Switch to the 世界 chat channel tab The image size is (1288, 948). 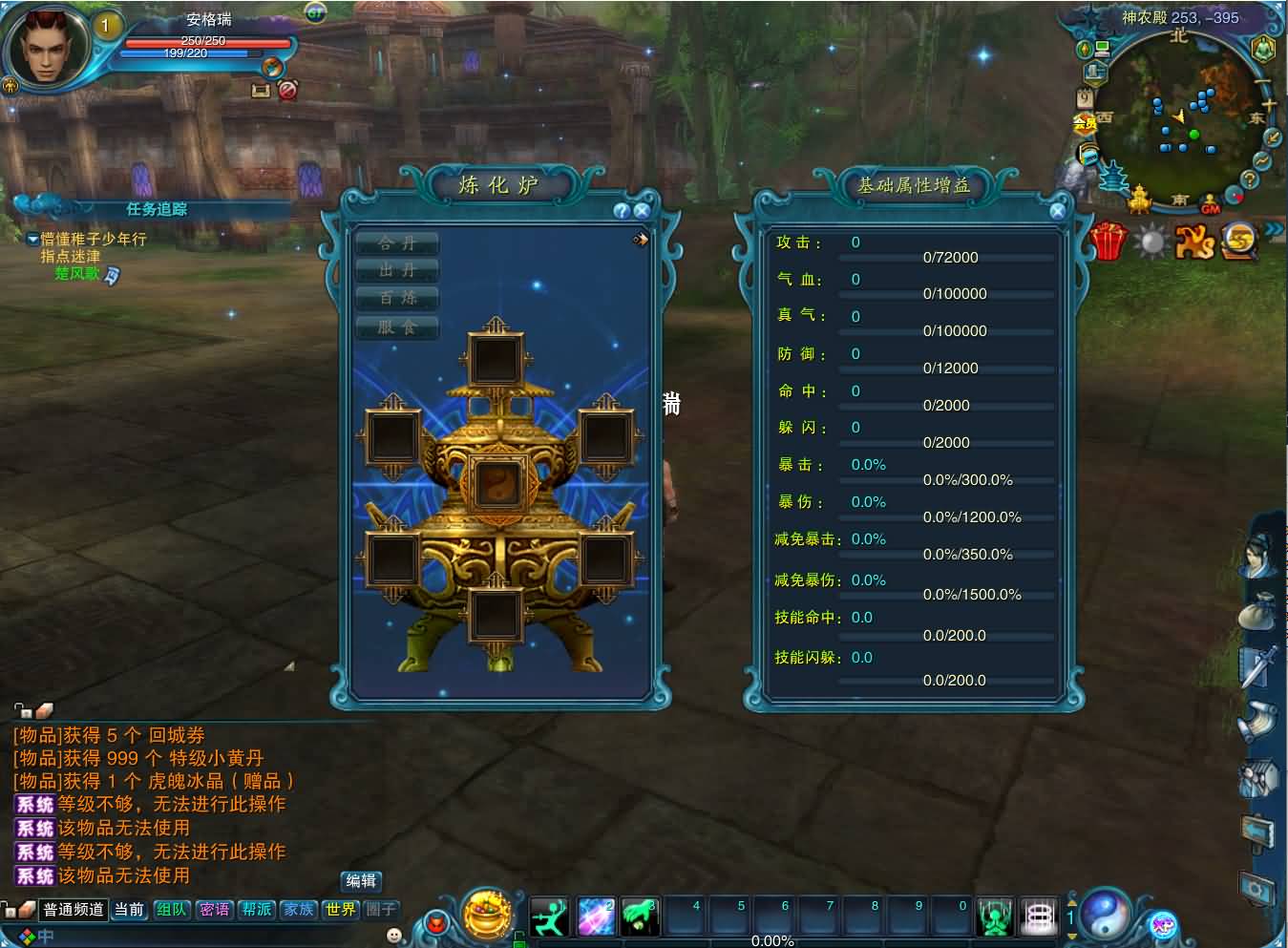tap(340, 910)
